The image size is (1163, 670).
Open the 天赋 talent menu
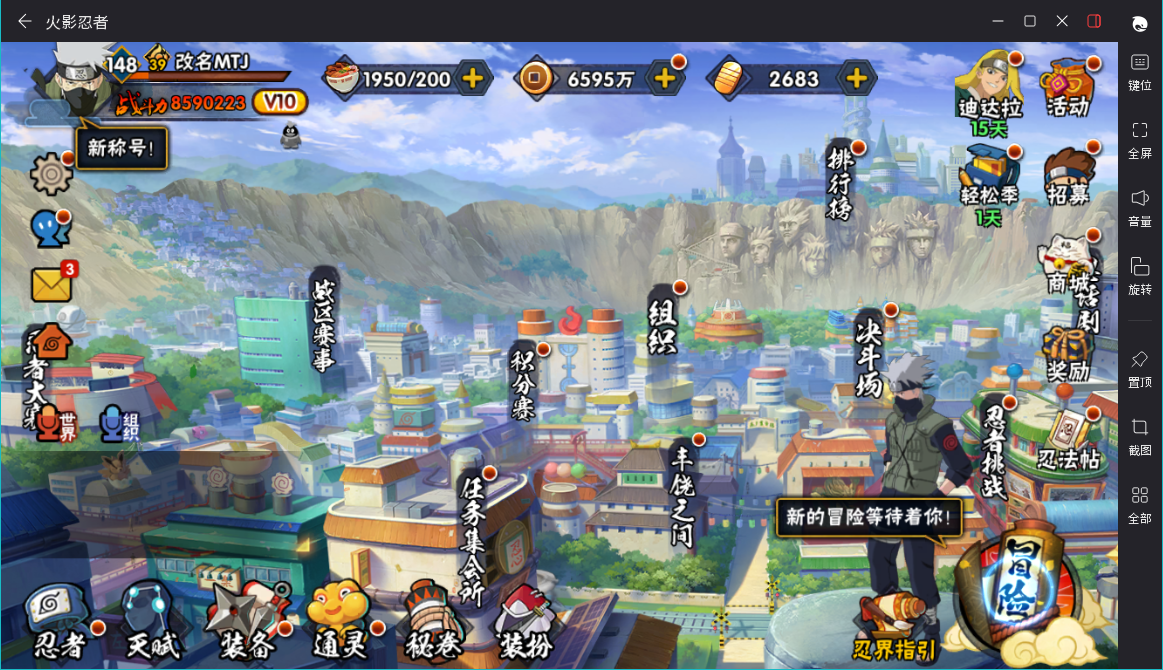click(152, 620)
